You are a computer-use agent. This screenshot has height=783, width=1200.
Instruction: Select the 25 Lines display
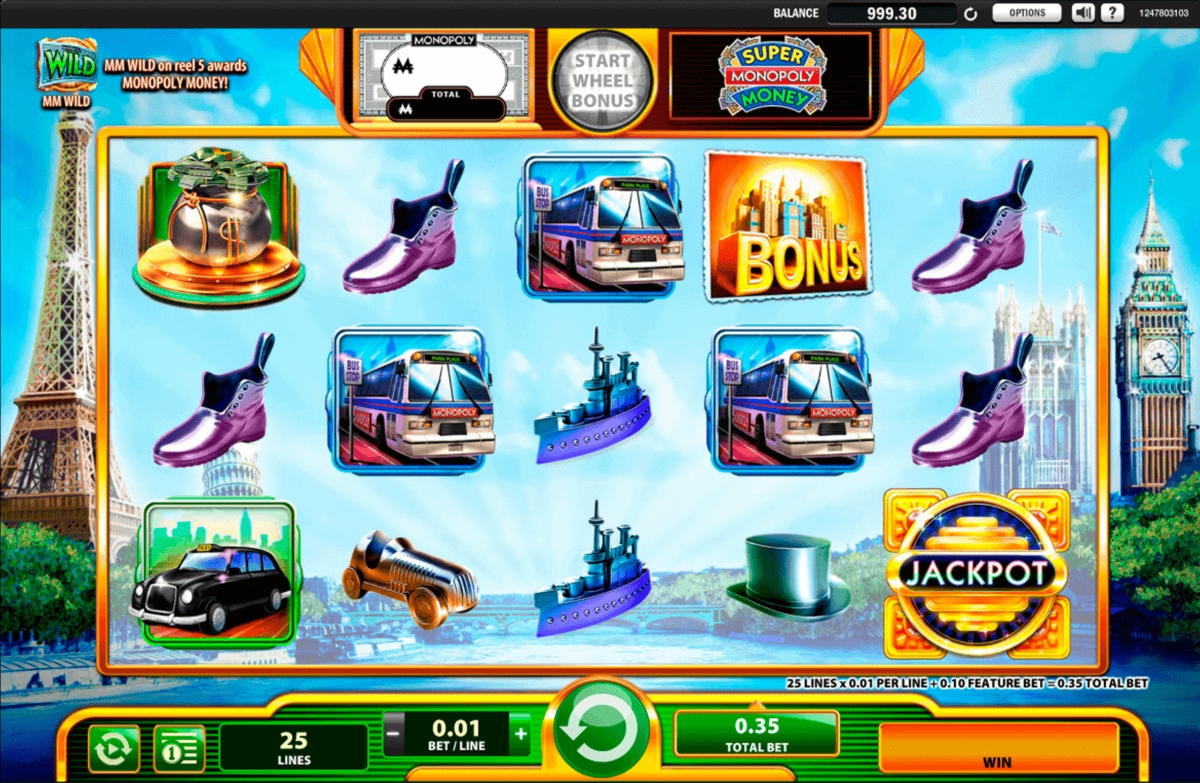(293, 747)
